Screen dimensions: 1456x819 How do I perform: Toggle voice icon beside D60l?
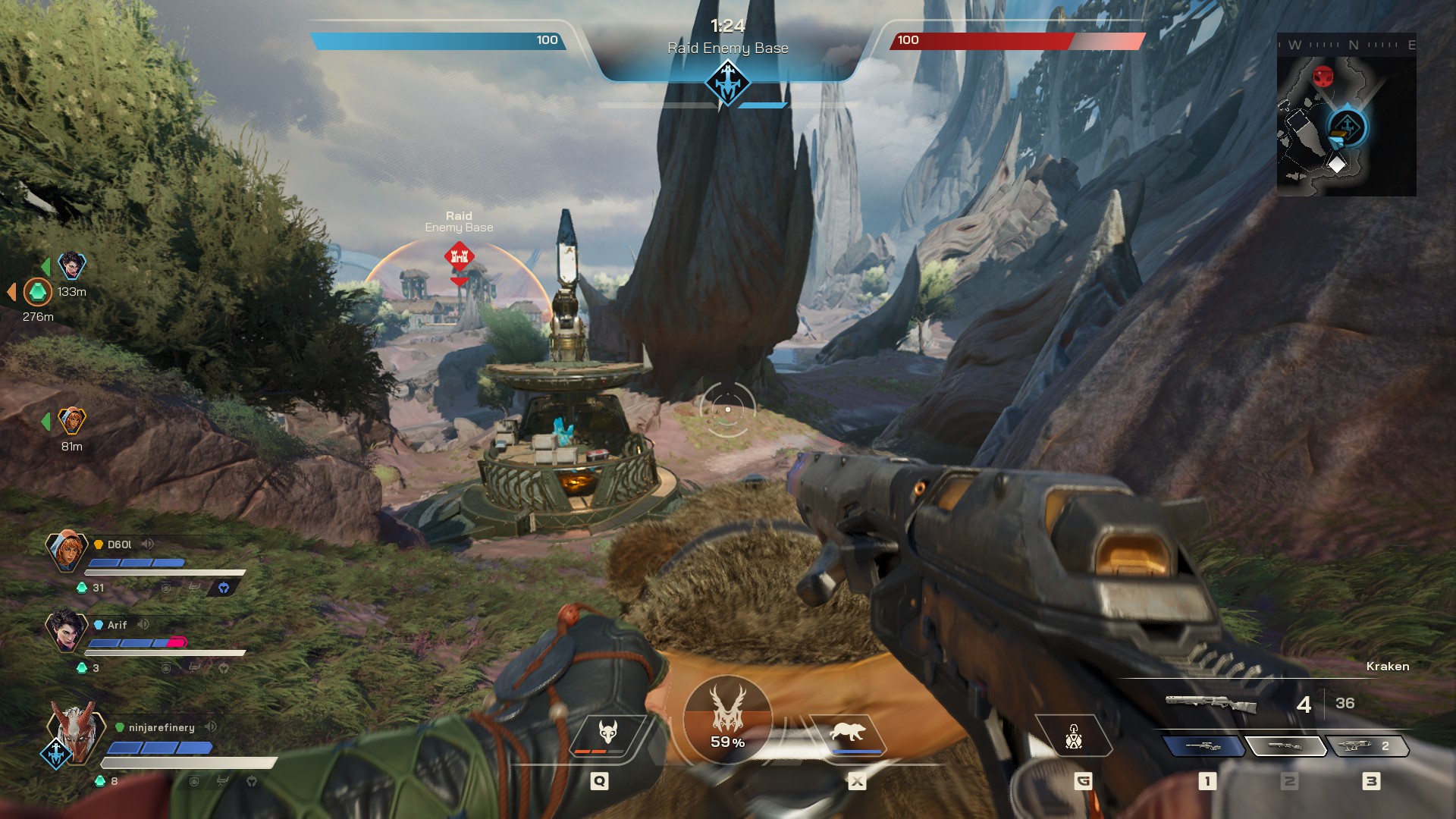148,544
